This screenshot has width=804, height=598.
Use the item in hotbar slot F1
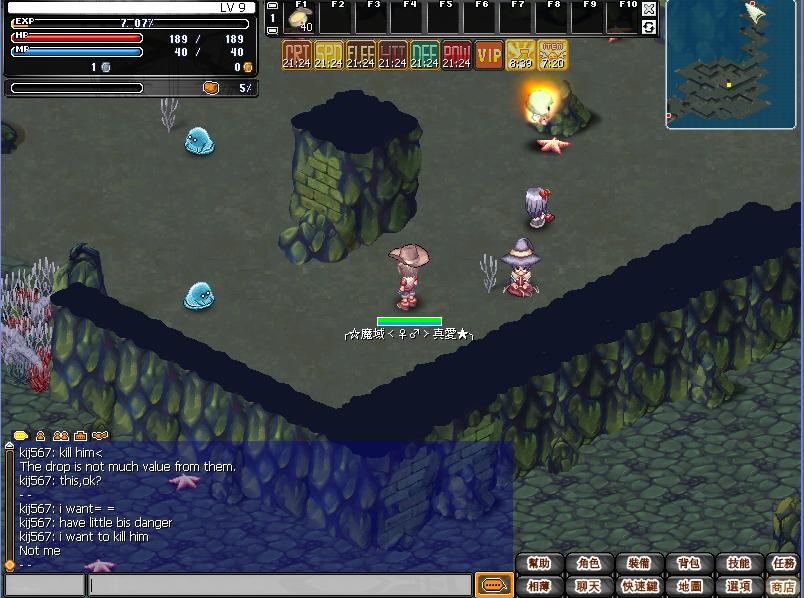click(x=300, y=18)
